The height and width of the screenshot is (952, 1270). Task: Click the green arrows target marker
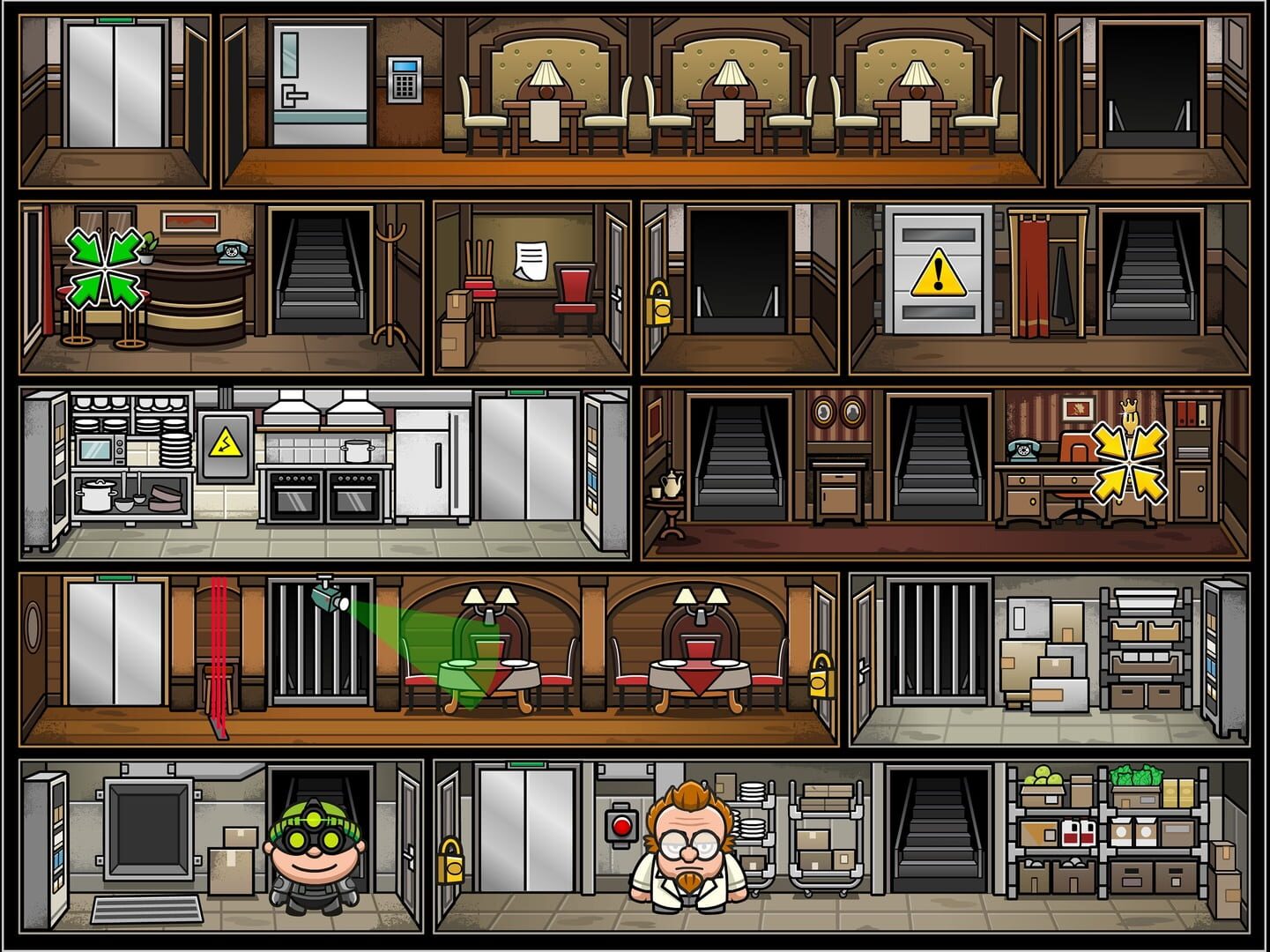click(x=107, y=266)
